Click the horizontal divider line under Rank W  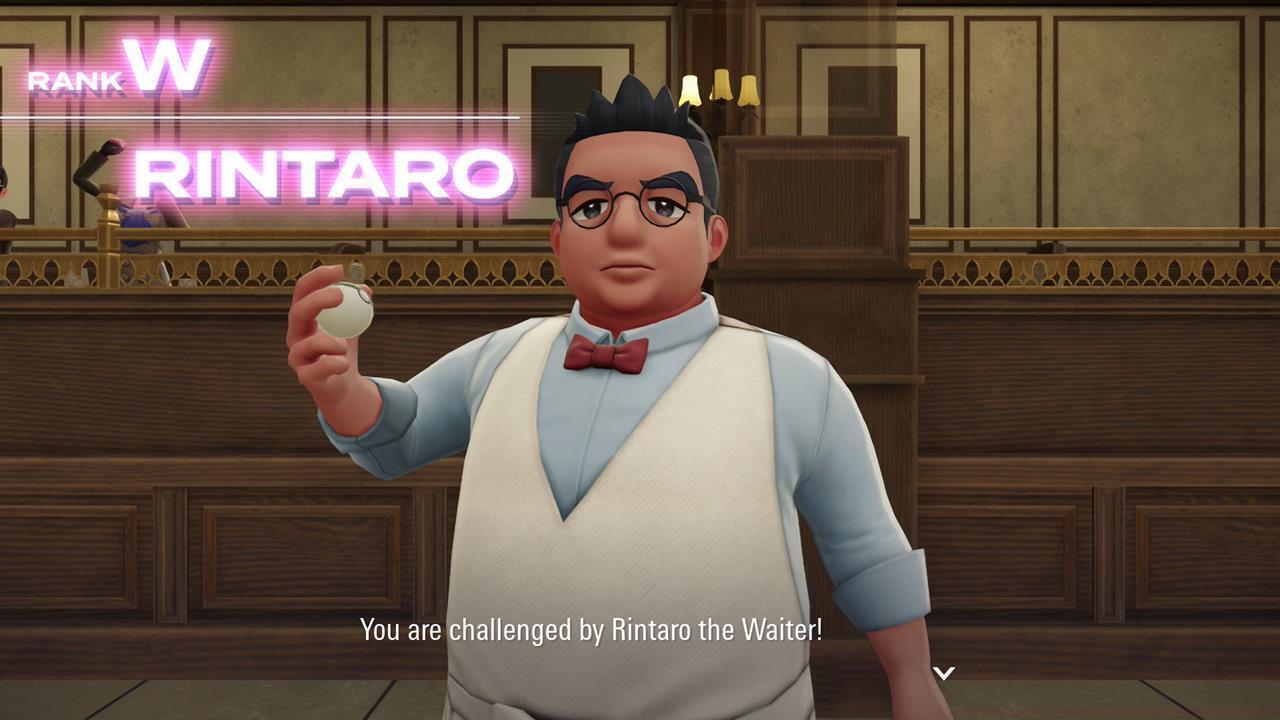260,113
